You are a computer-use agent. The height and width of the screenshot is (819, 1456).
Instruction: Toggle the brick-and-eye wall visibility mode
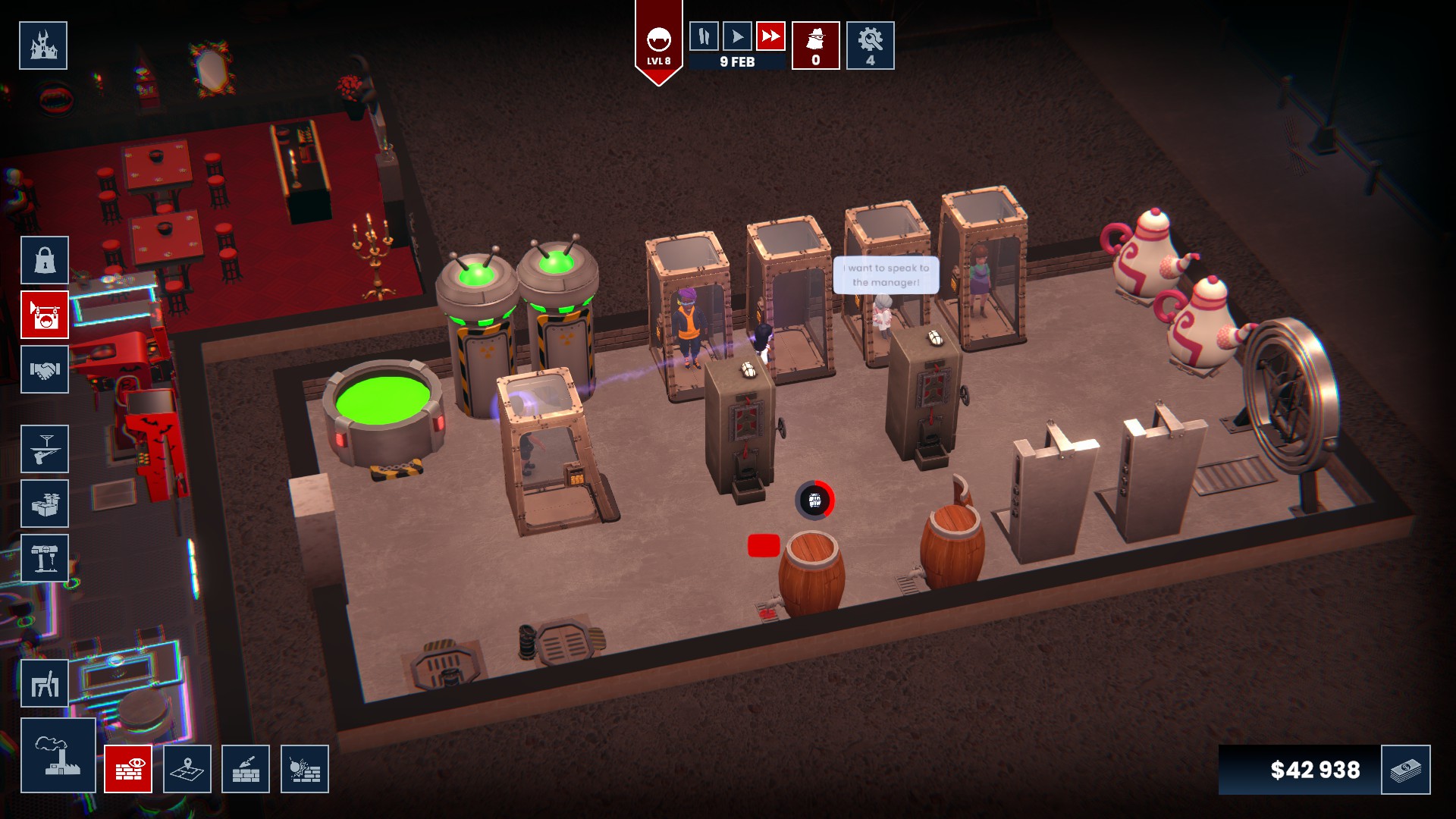point(130,768)
